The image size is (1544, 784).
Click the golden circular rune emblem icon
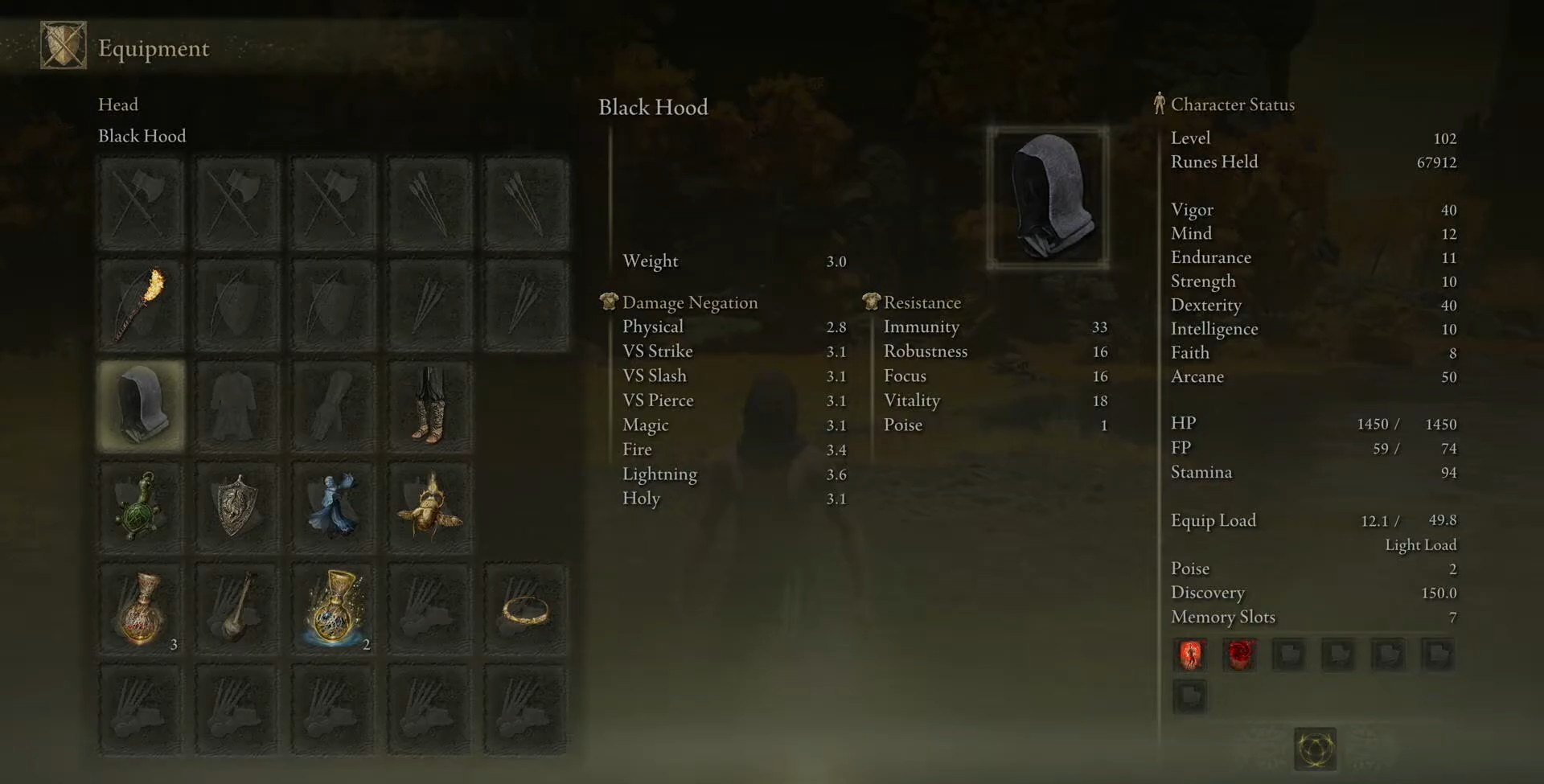1315,749
